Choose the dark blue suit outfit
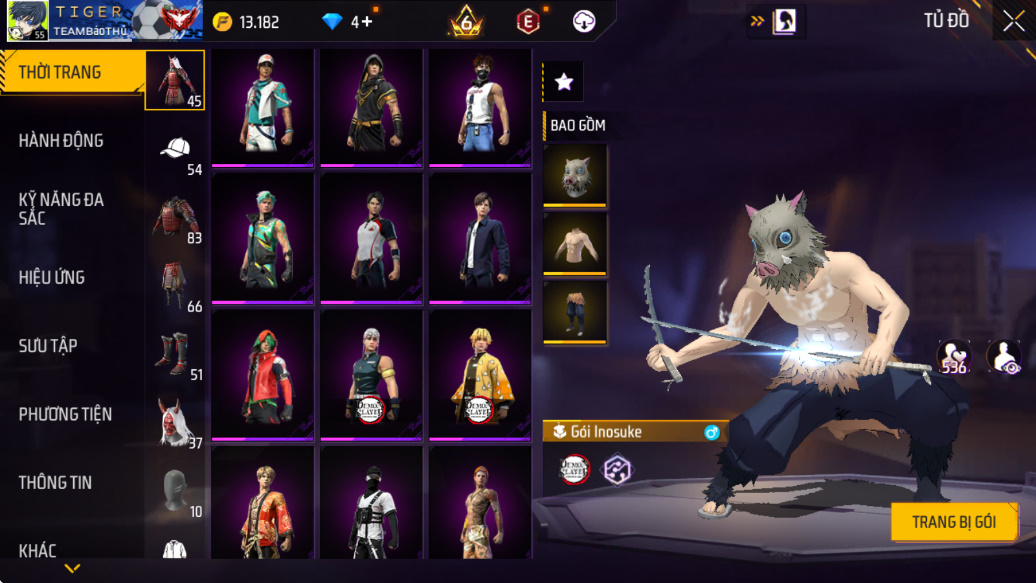 coord(480,237)
